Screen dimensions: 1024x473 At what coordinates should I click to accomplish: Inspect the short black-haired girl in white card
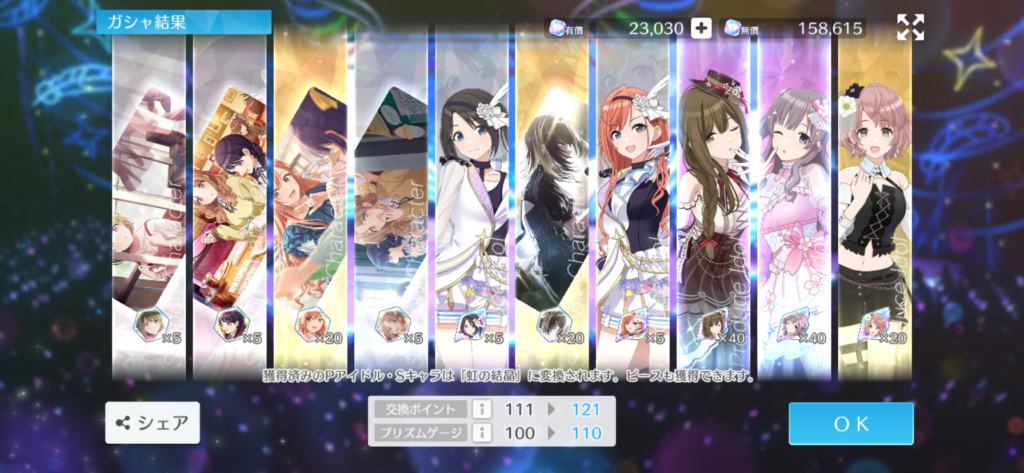pos(471,200)
